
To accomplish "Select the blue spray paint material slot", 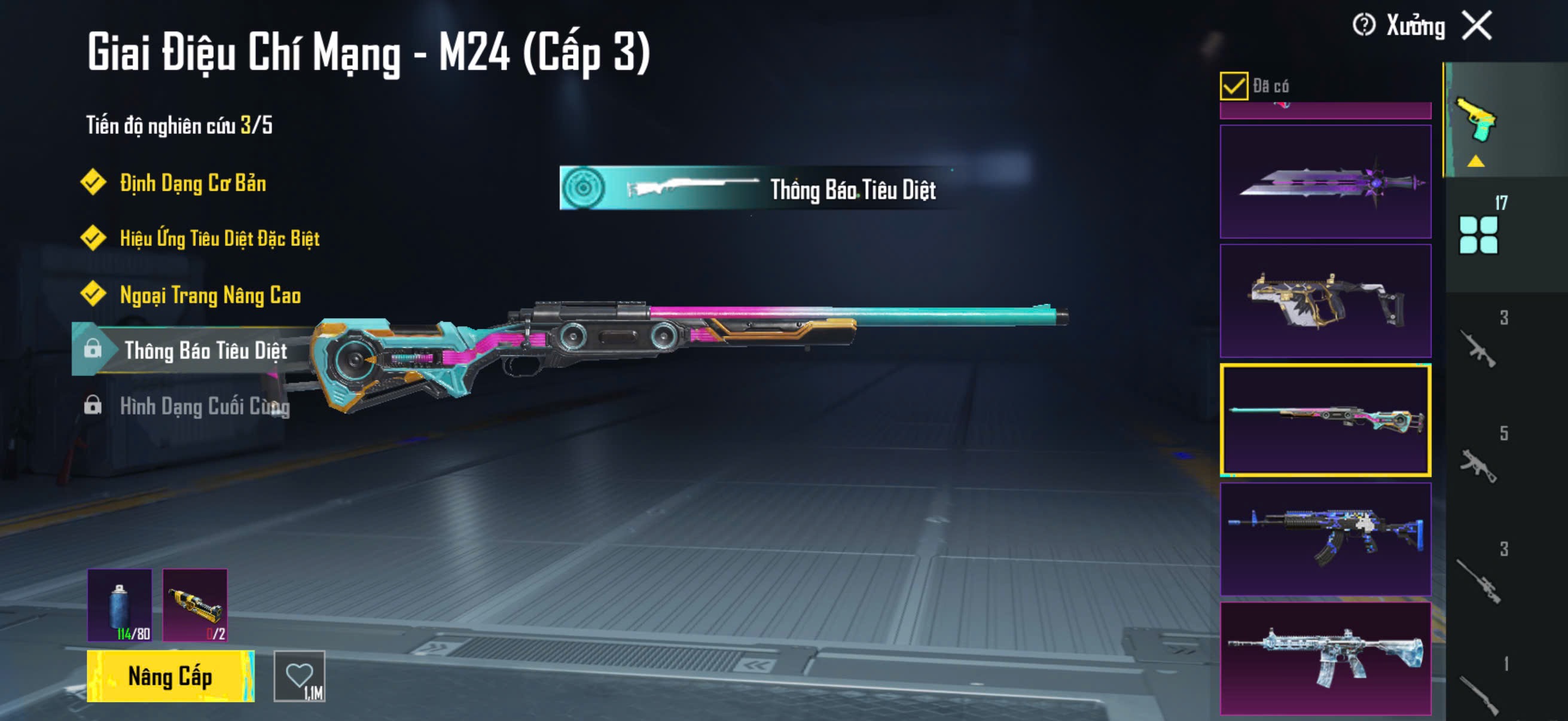I will pos(120,606).
